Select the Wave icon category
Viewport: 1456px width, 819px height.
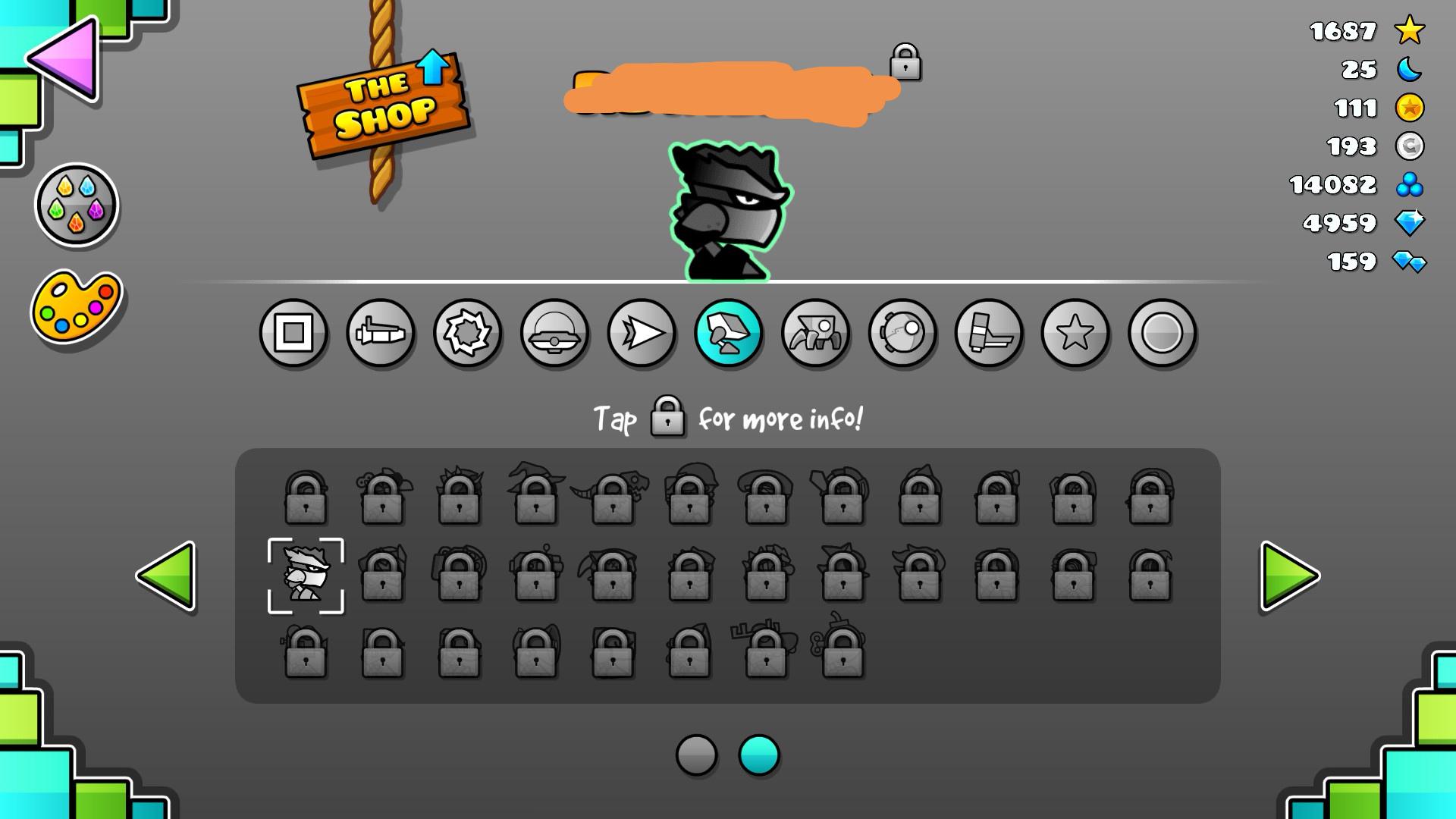[642, 334]
